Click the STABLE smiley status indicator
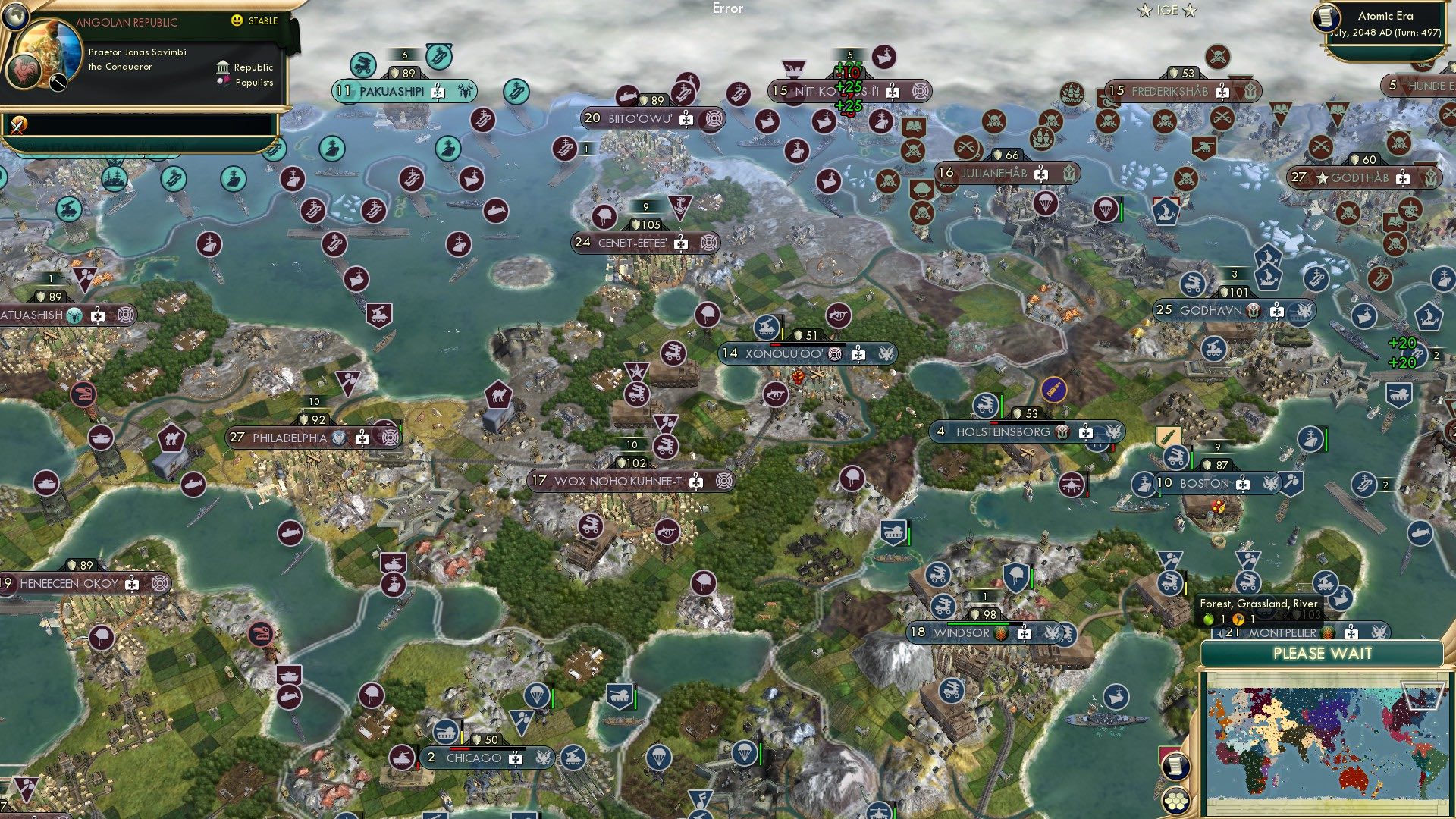Viewport: 1456px width, 819px height. pyautogui.click(x=237, y=21)
